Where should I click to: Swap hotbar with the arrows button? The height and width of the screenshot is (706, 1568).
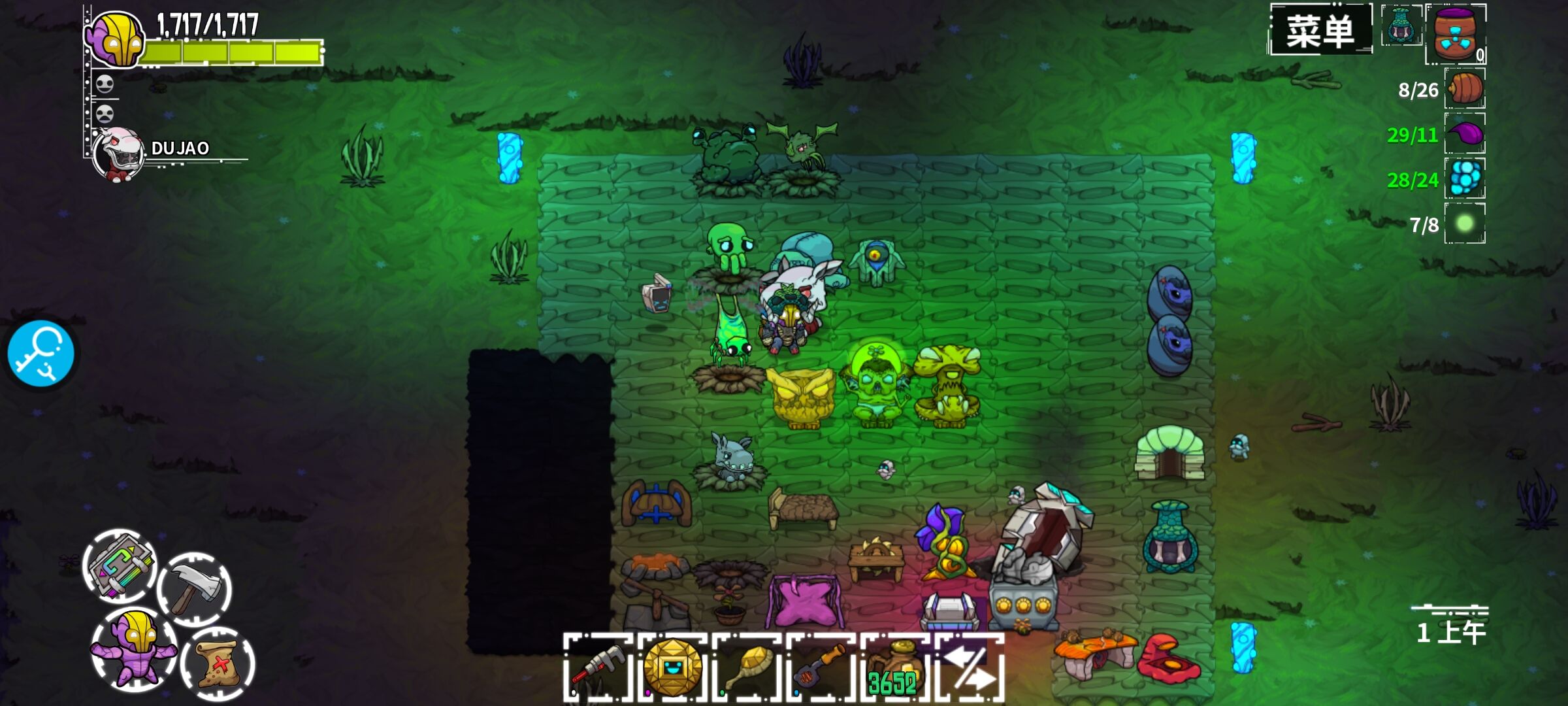coord(970,668)
